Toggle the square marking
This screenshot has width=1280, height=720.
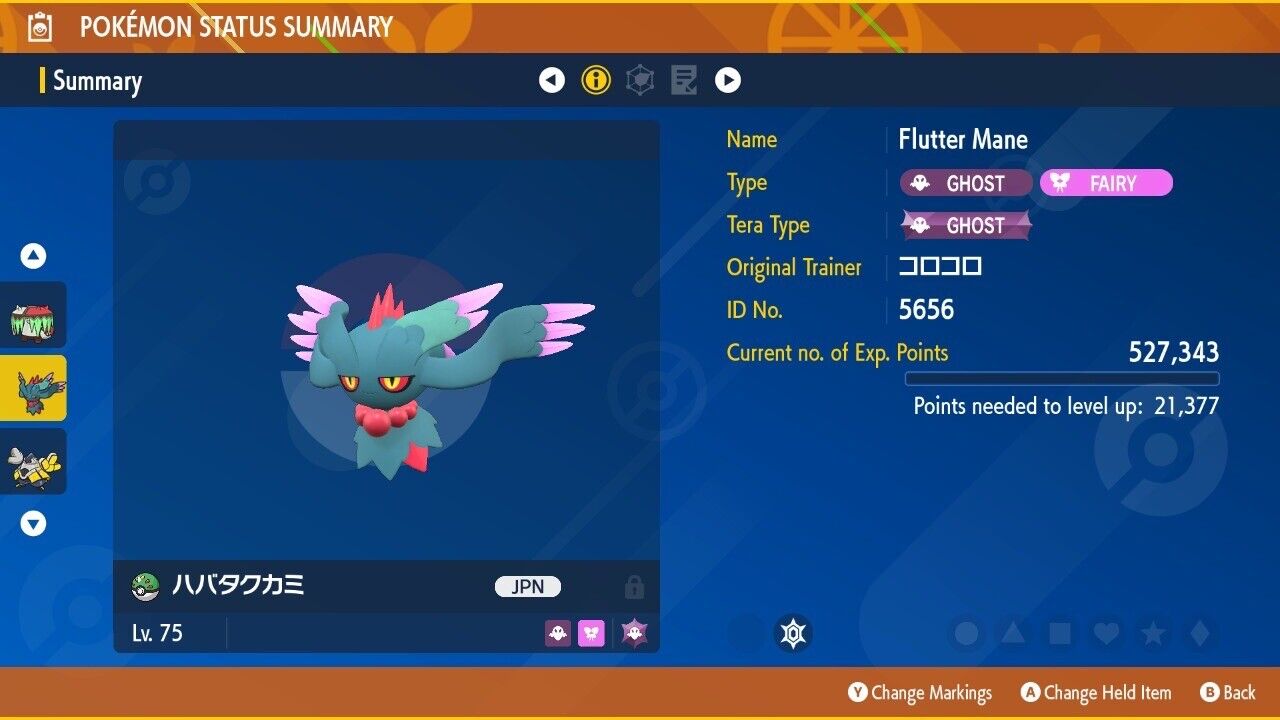point(1059,633)
